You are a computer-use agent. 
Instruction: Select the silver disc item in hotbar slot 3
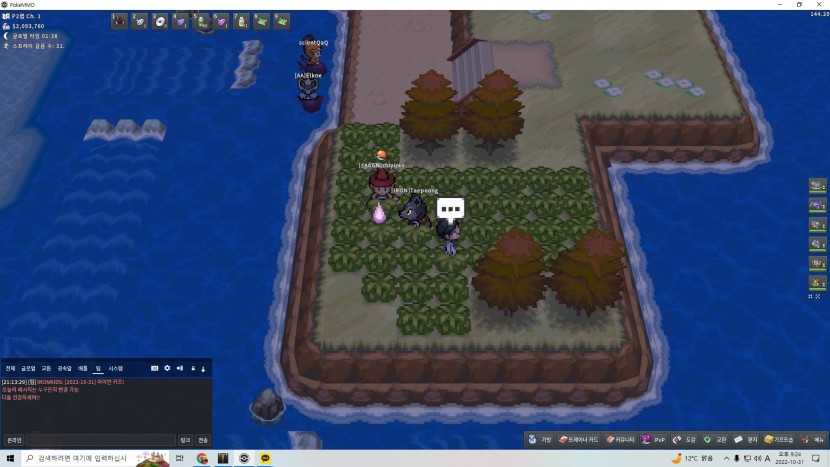click(x=160, y=20)
